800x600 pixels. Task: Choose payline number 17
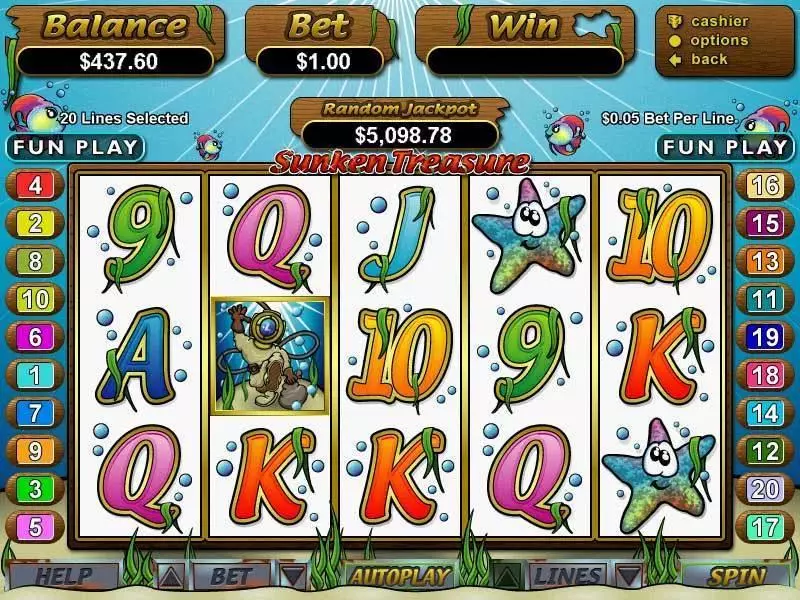(765, 526)
